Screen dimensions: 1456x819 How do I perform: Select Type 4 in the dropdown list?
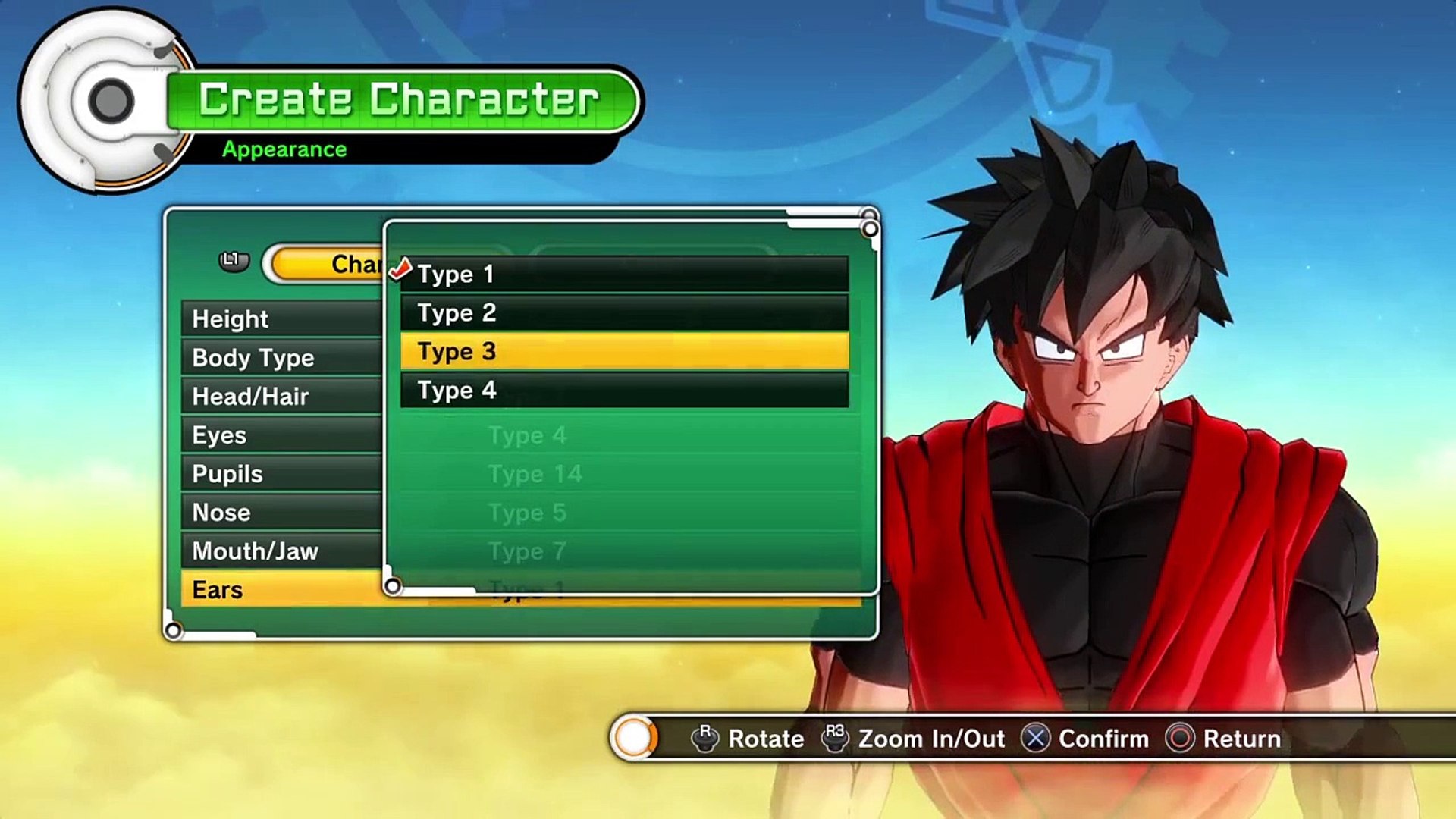pyautogui.click(x=623, y=391)
